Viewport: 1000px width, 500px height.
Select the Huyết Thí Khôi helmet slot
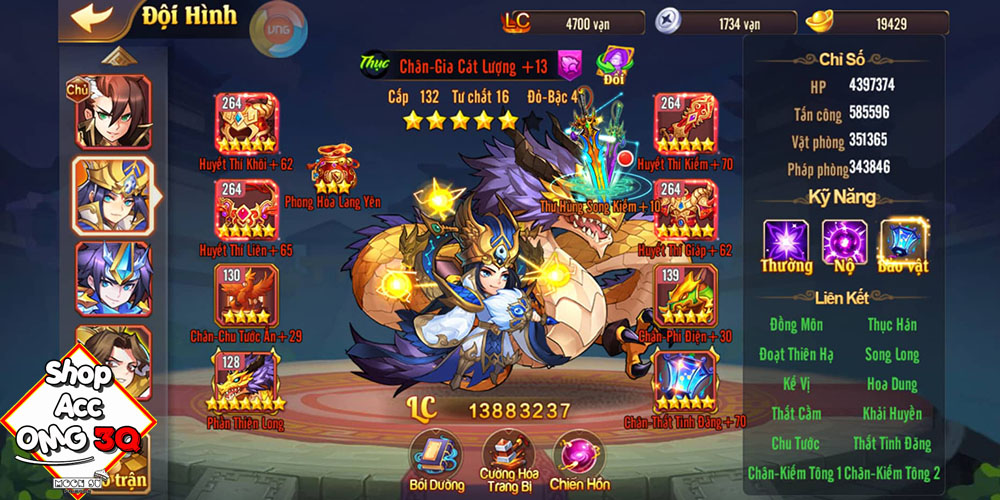click(246, 124)
